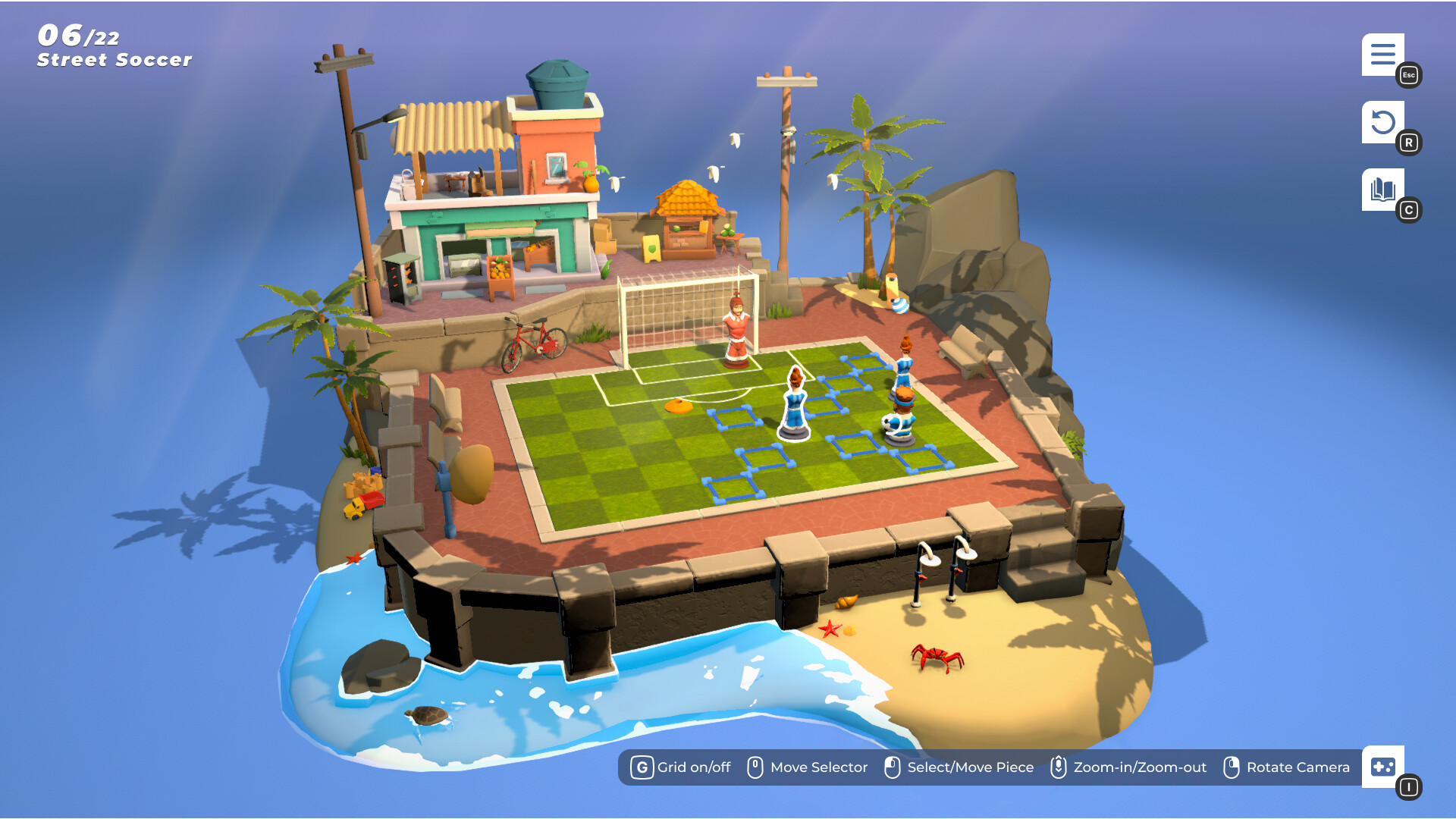Click the Zoom-in/Zoom-out scroll wheel icon

click(x=1059, y=767)
